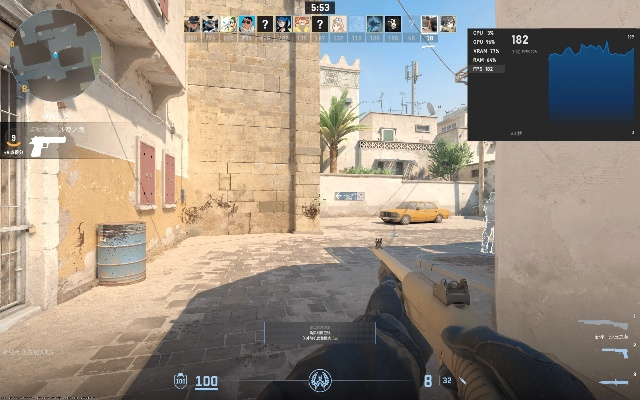Click the FPS graph in performance overlay
Viewport: 640px width, 400px height.
pos(591,84)
